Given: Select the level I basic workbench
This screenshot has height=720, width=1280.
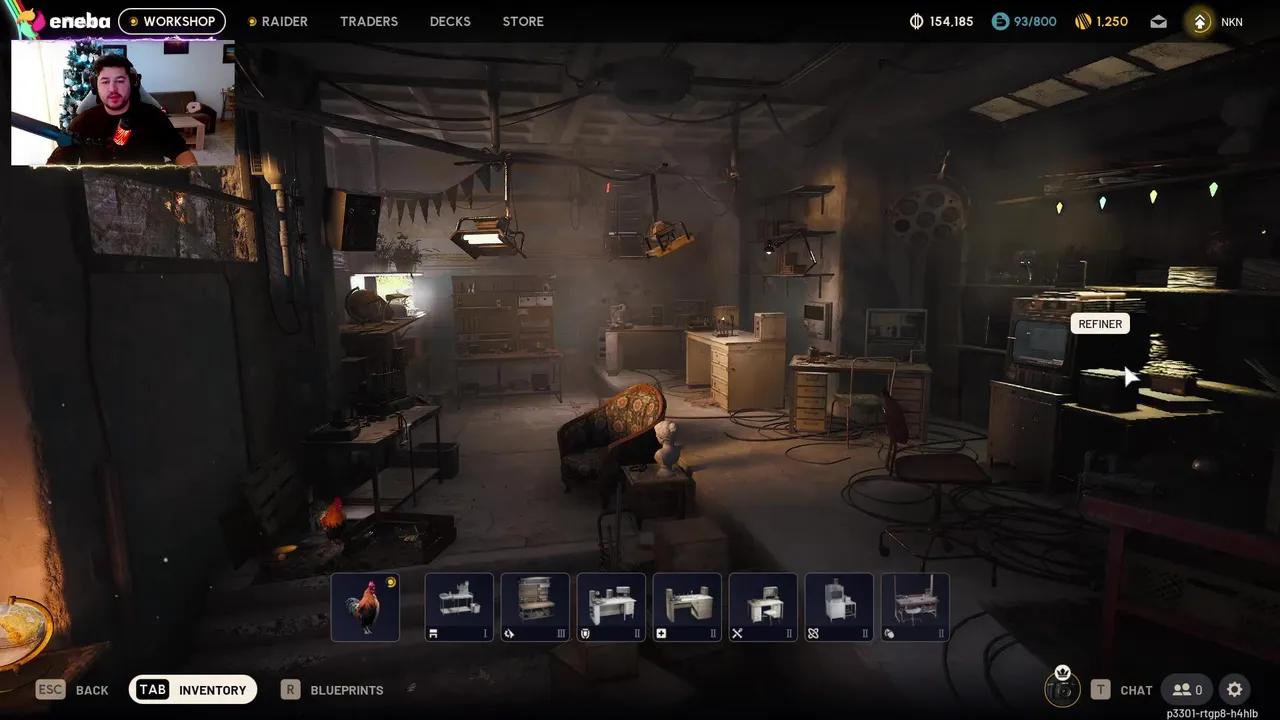Looking at the screenshot, I should pos(459,606).
